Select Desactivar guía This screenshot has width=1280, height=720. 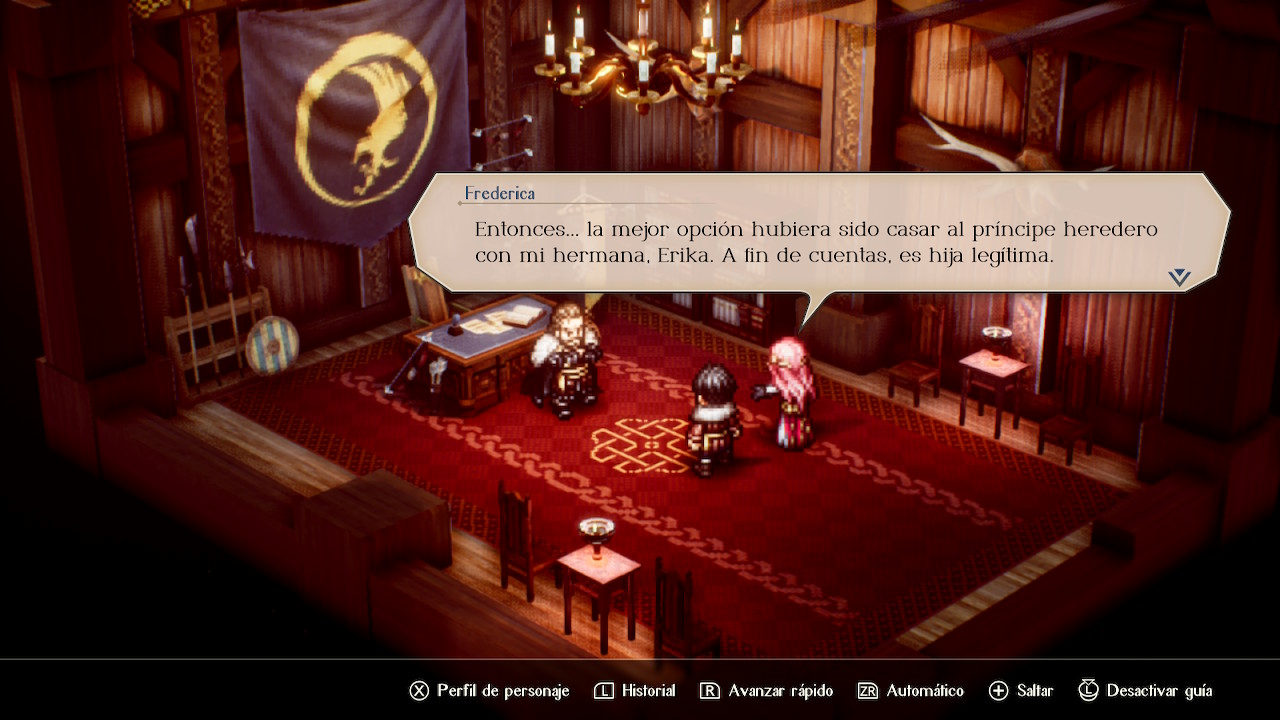pyautogui.click(x=1146, y=691)
